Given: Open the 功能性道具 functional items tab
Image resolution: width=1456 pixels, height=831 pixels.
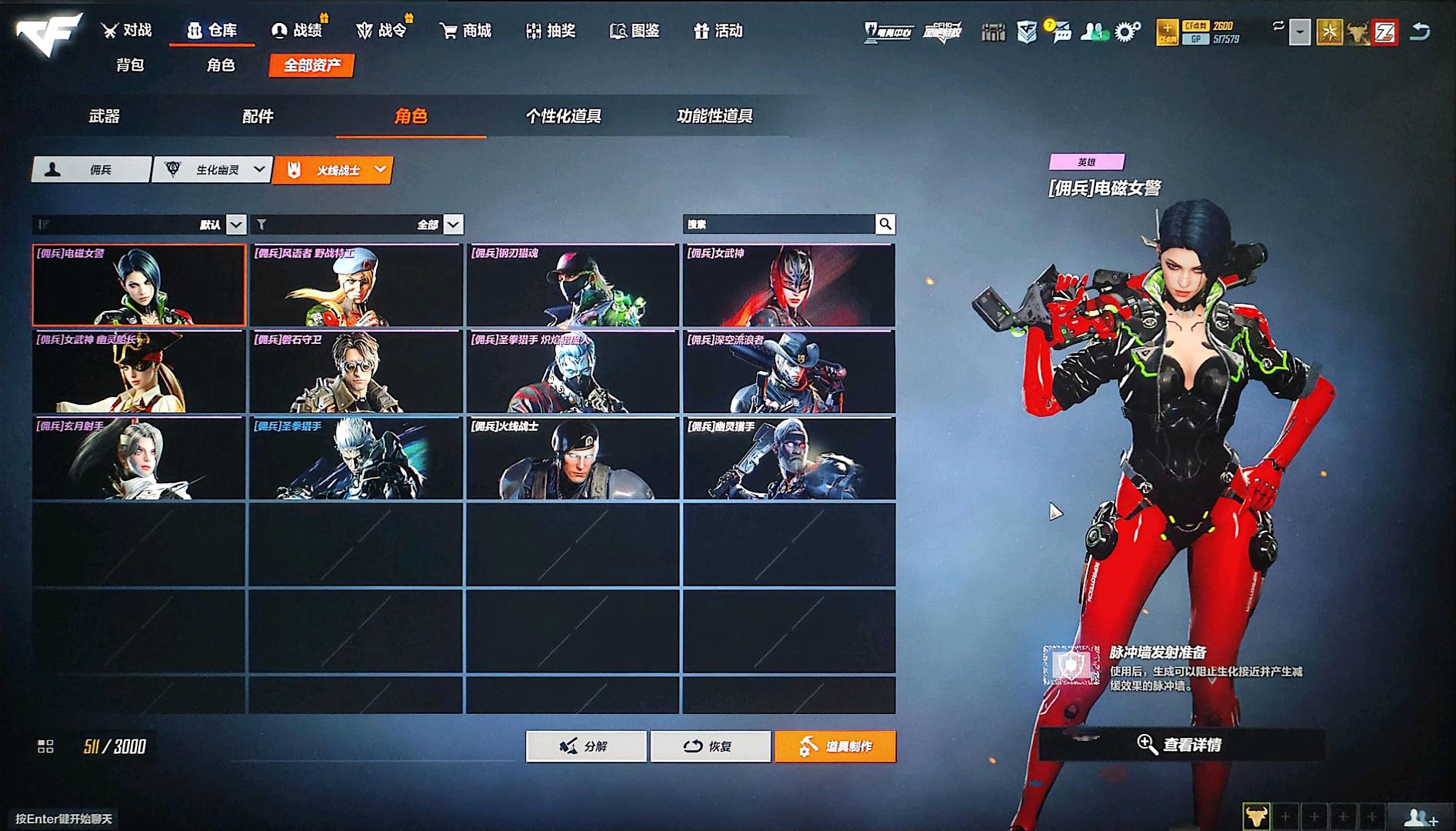Looking at the screenshot, I should click(x=715, y=116).
